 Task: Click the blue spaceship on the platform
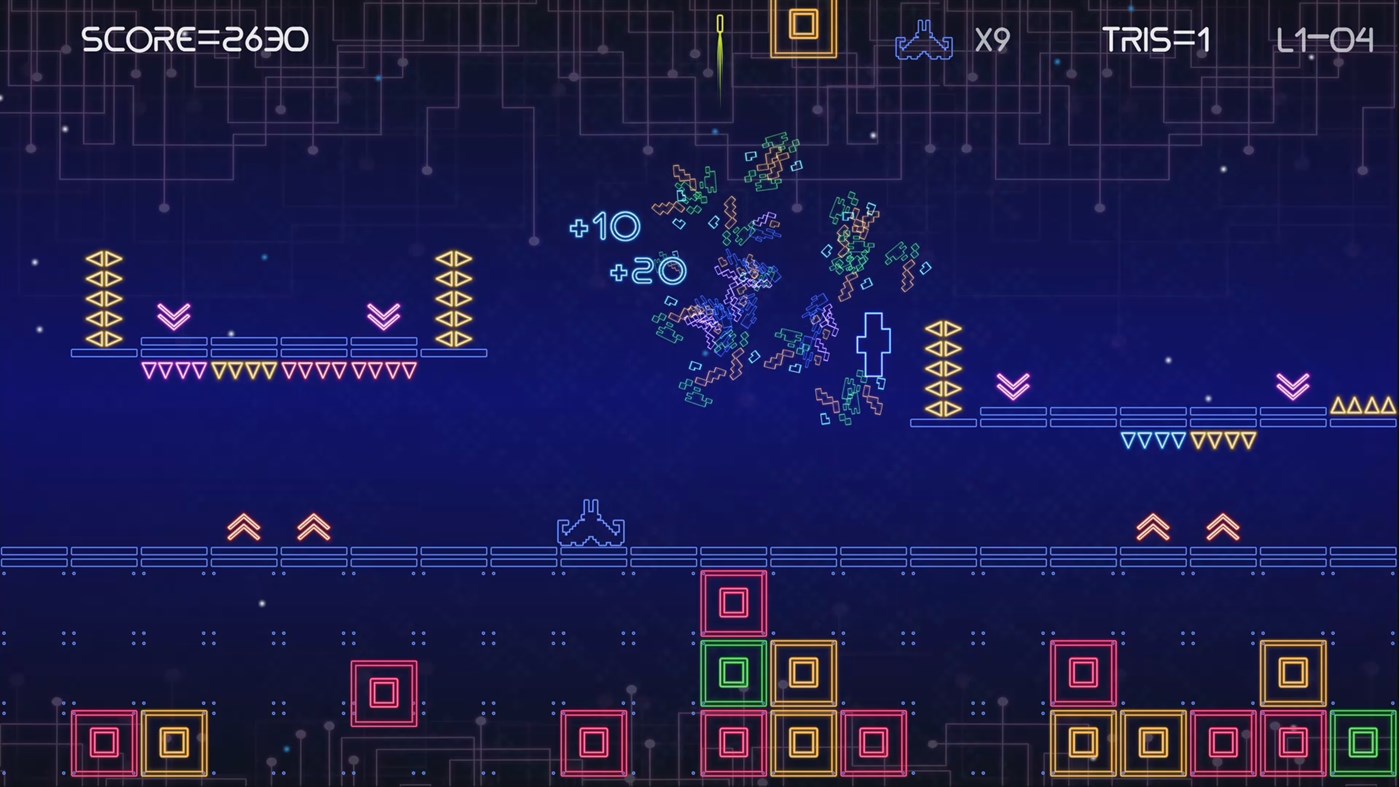[590, 523]
